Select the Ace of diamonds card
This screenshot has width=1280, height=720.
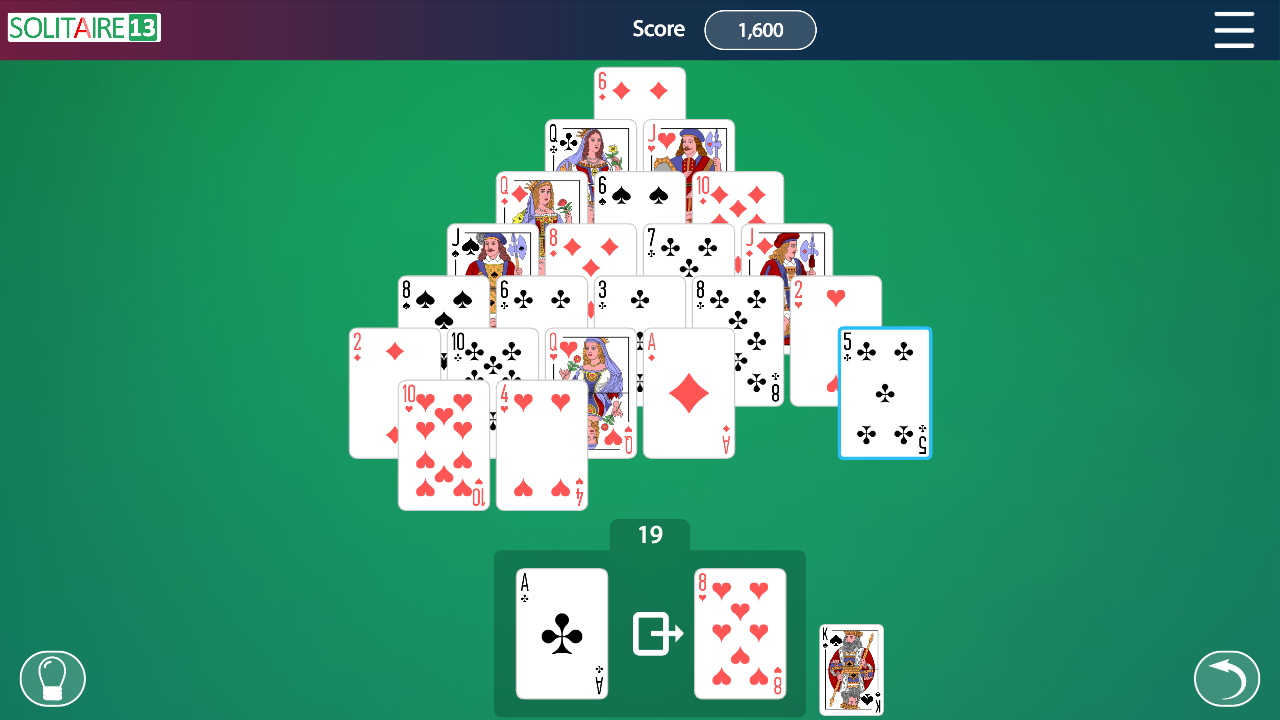(x=688, y=395)
